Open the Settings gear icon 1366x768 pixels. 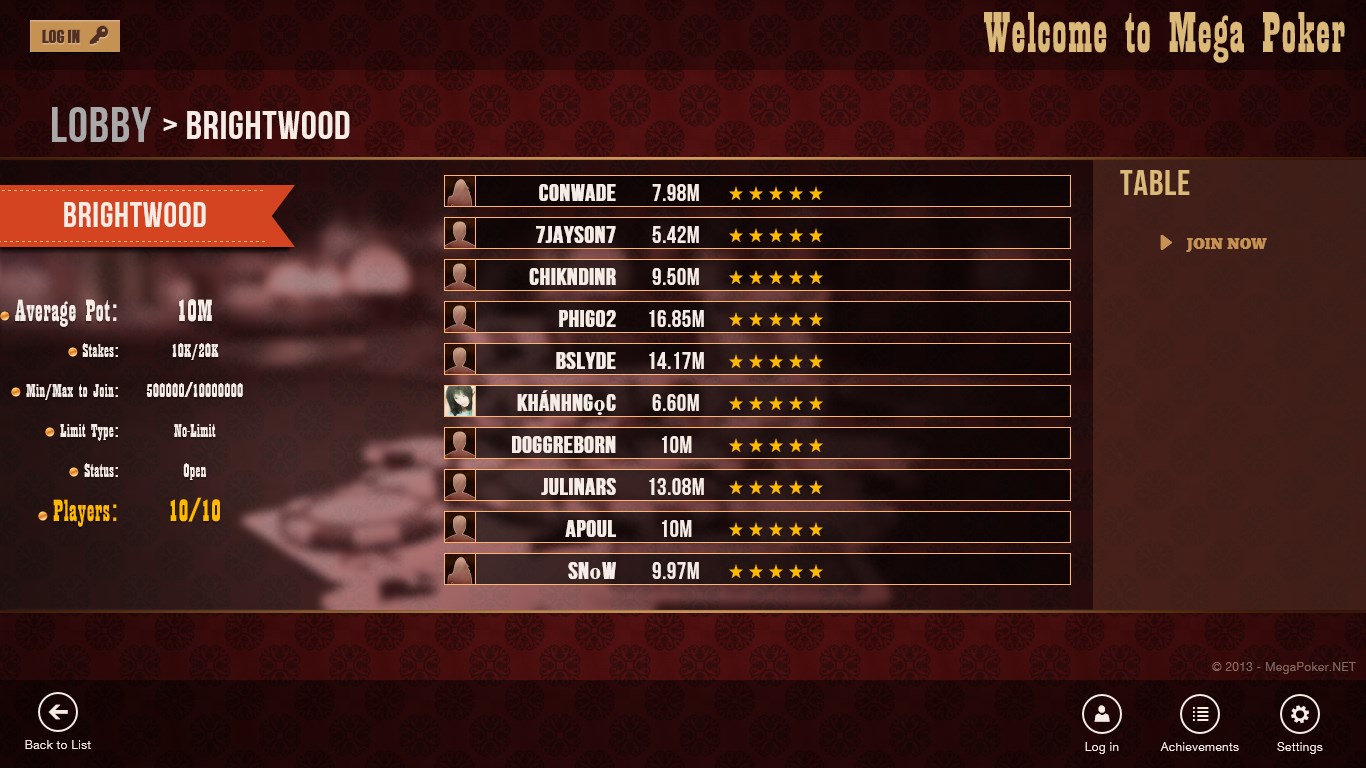point(1299,714)
